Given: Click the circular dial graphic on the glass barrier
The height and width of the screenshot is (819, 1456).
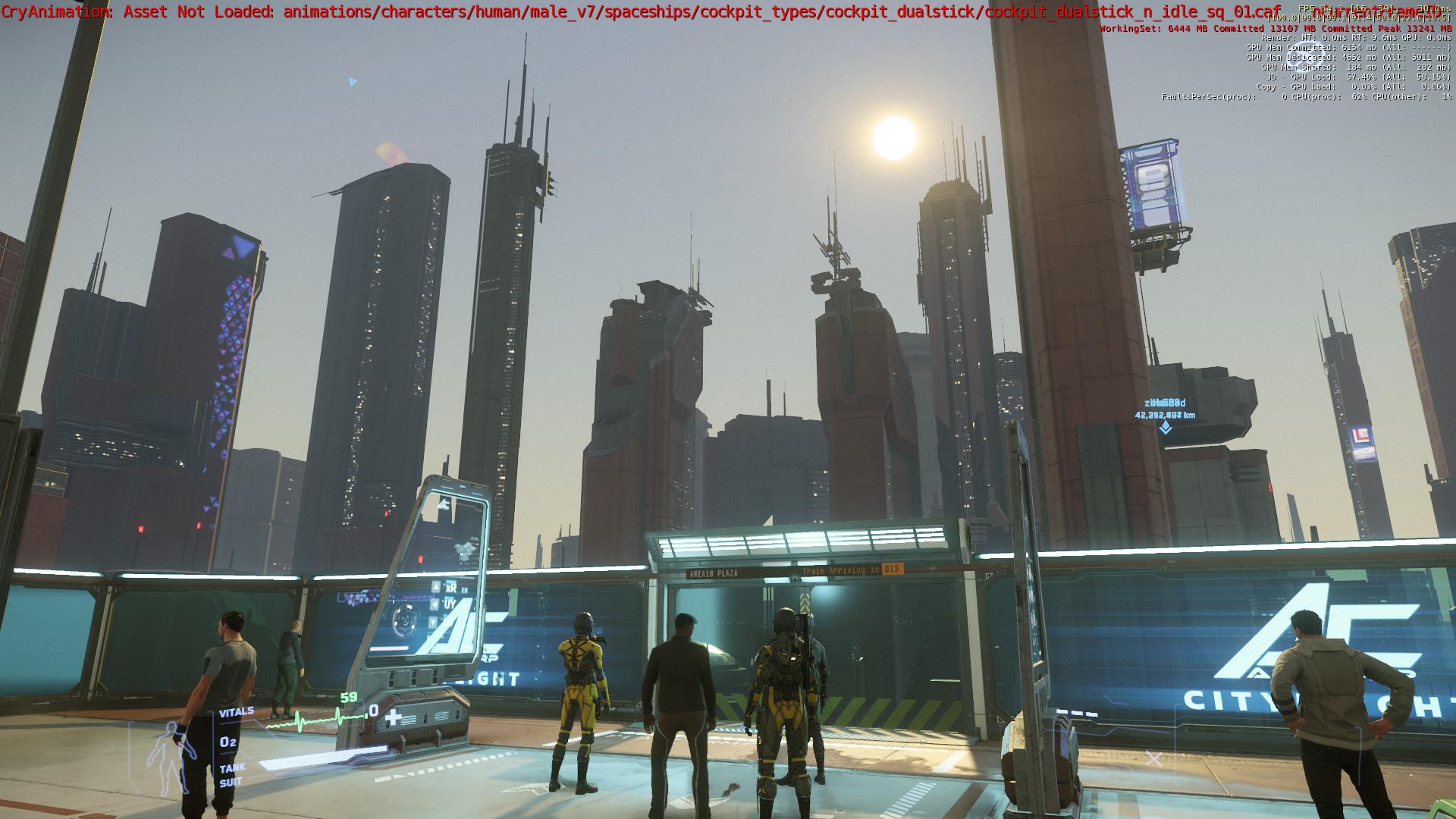Looking at the screenshot, I should pyautogui.click(x=406, y=620).
